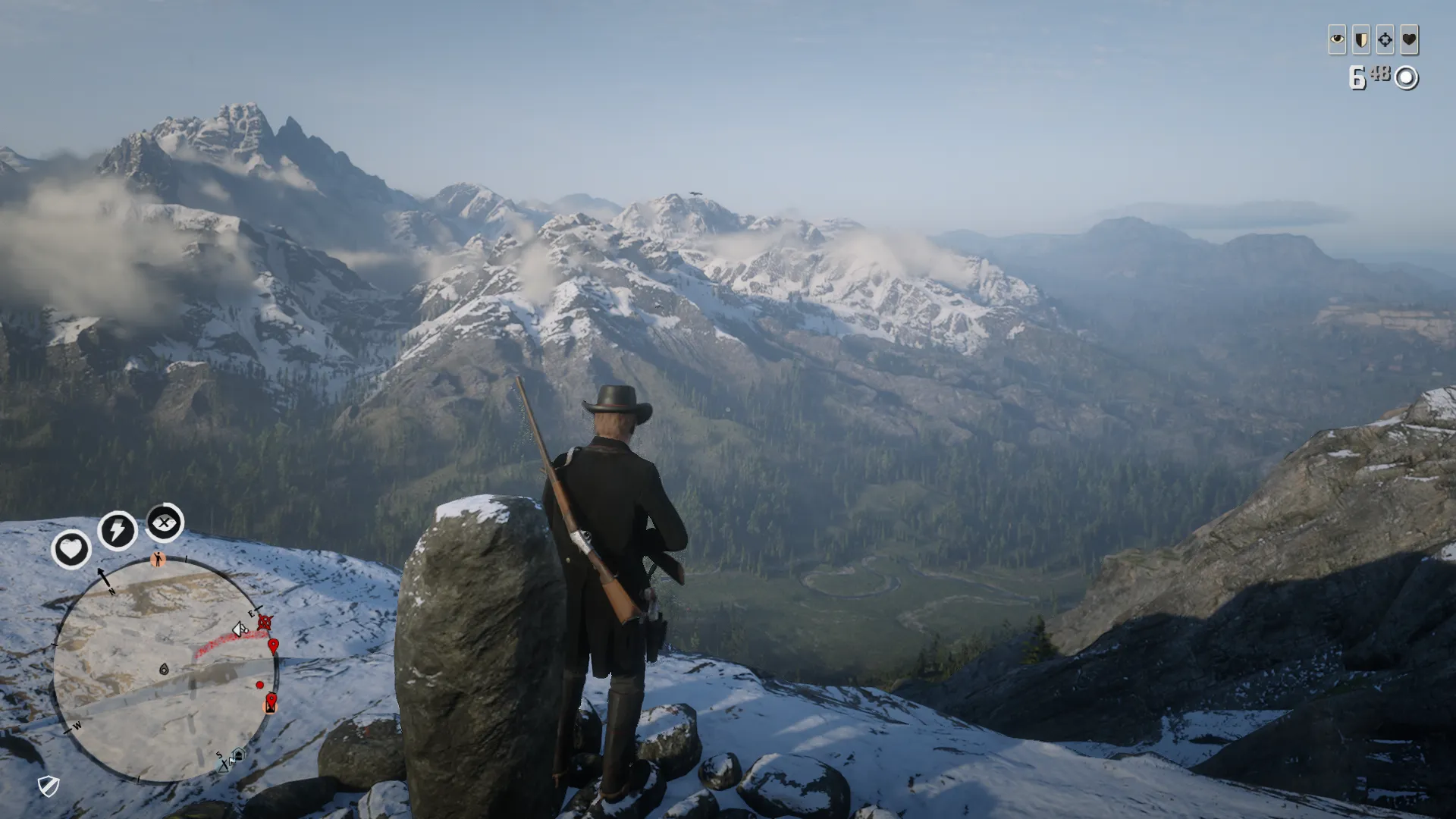Click the tent camp marker on minimap

click(x=224, y=766)
